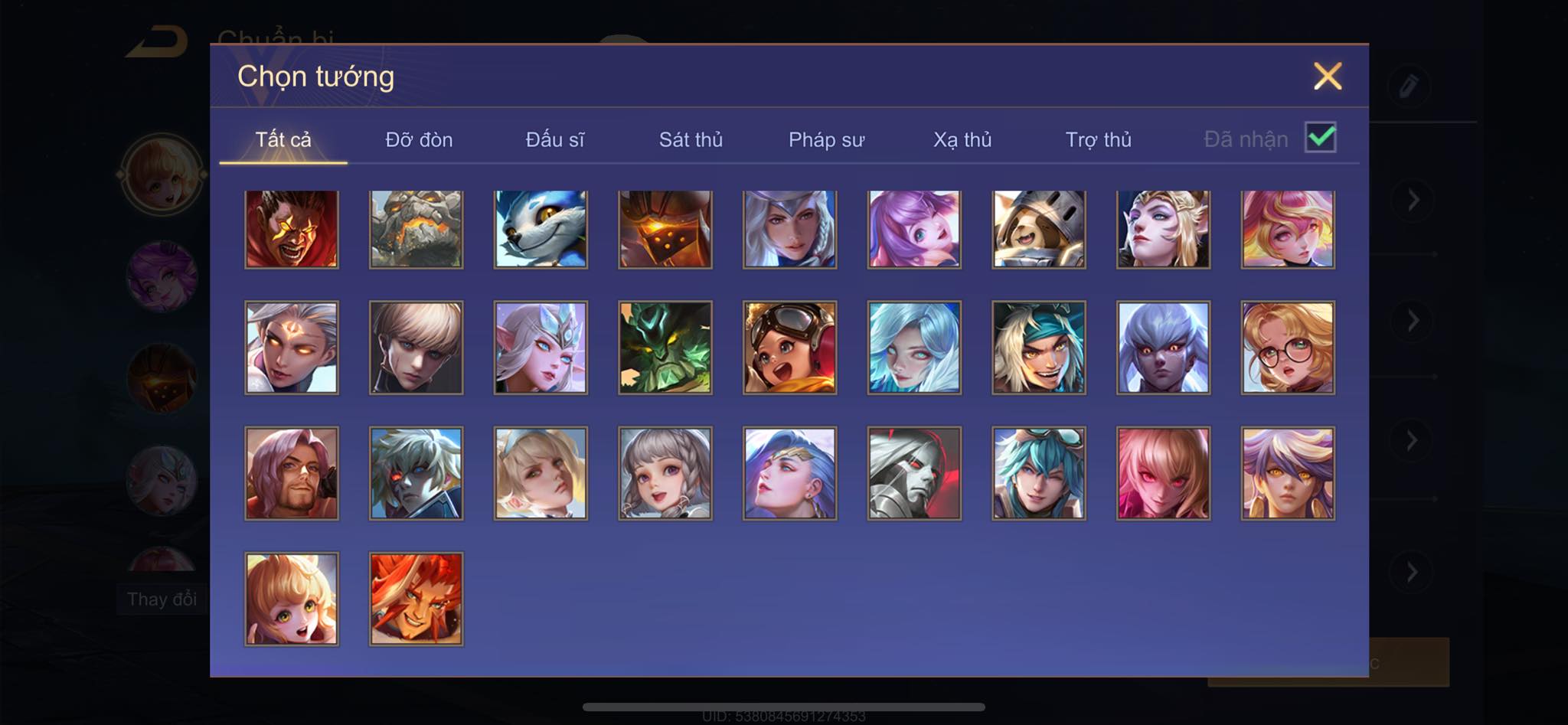Show the Sát thủ heroes

[691, 140]
